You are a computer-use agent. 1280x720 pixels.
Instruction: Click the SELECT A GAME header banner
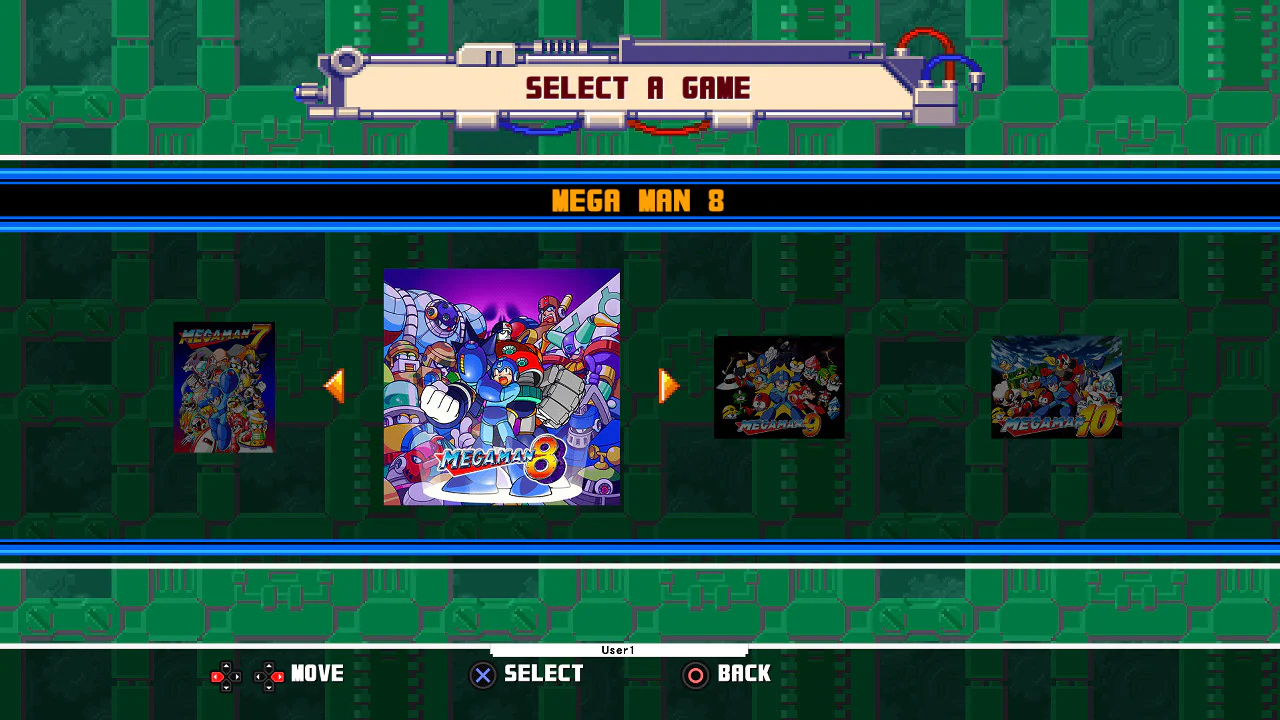pyautogui.click(x=637, y=88)
